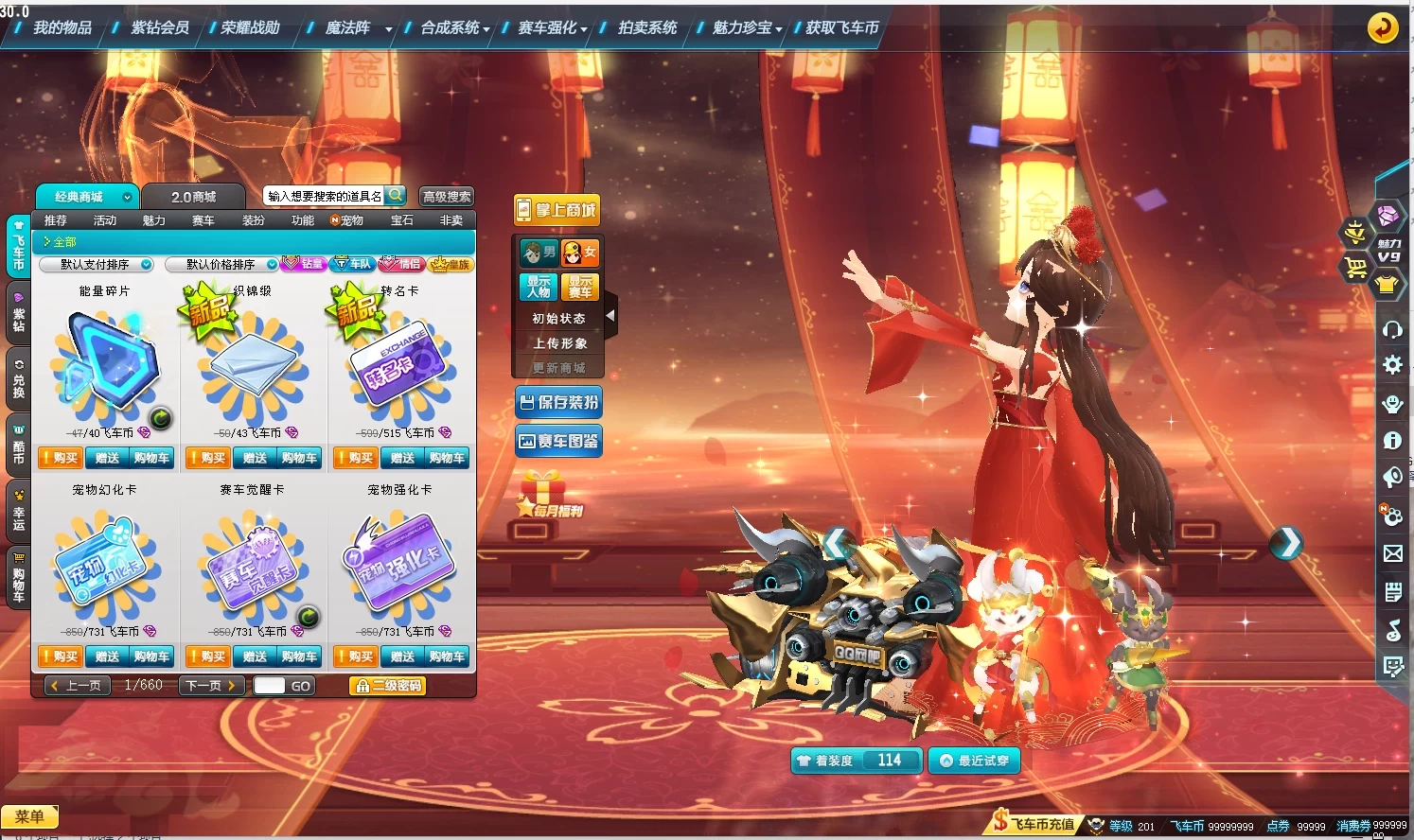
Task: Click the 飞车币充值 recharge button
Action: 1034,824
